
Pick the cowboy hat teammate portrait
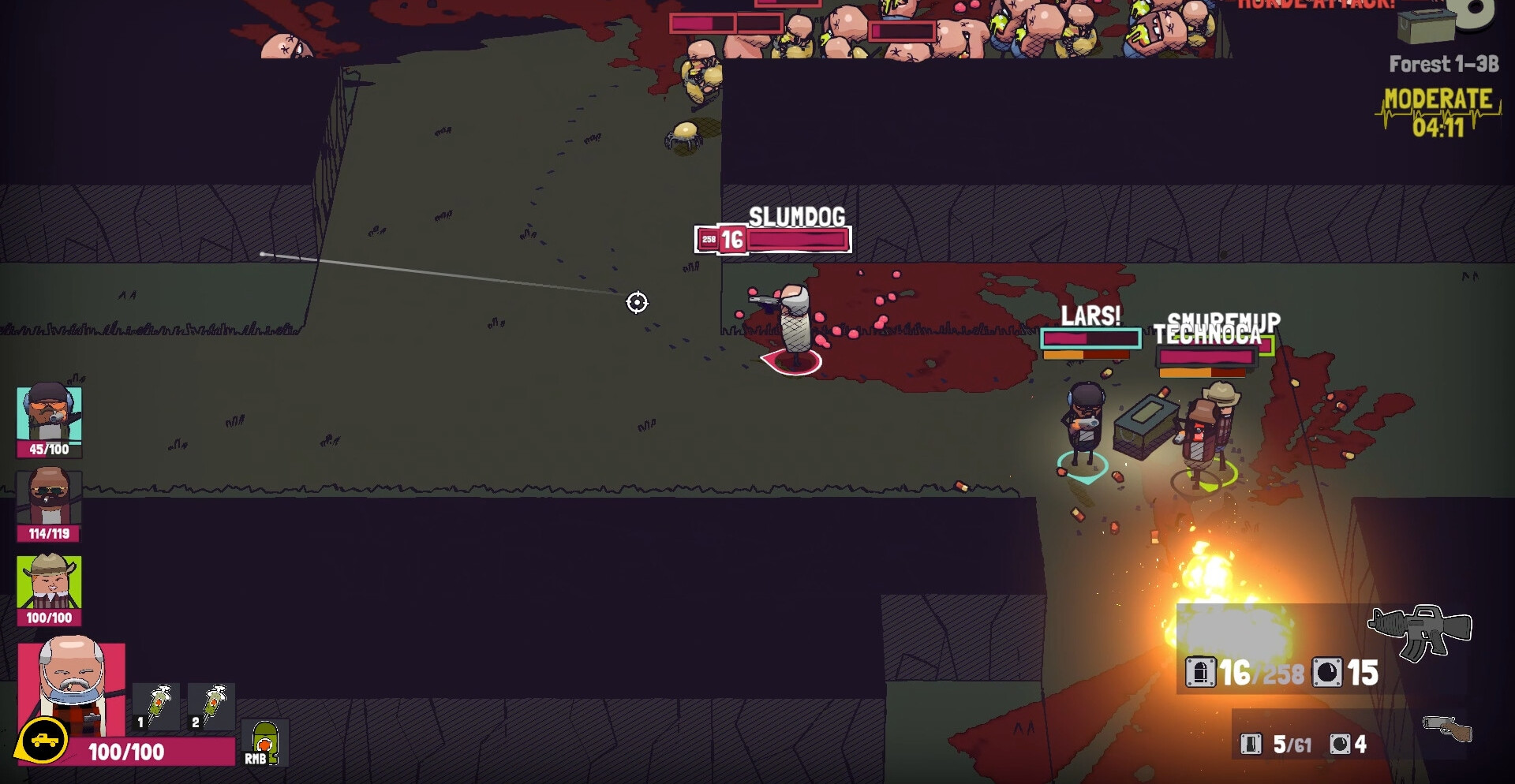tap(49, 583)
